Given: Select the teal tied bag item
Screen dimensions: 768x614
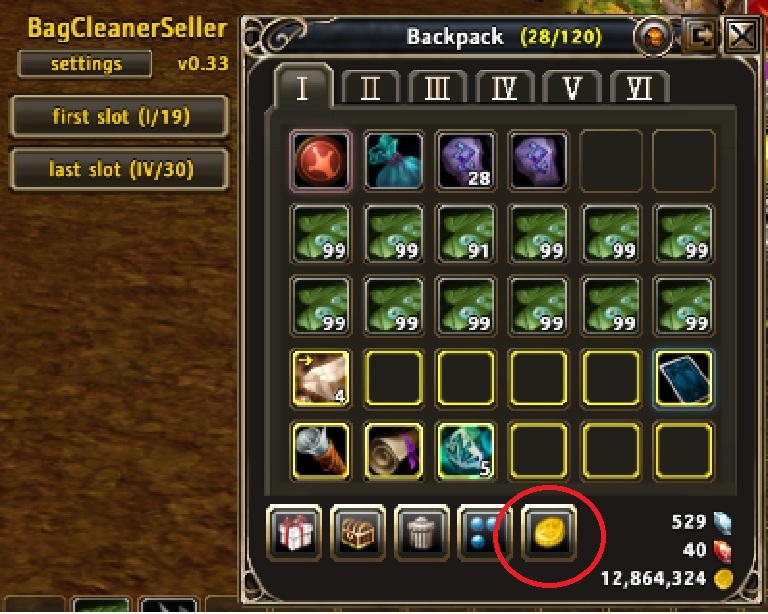Looking at the screenshot, I should [x=394, y=160].
